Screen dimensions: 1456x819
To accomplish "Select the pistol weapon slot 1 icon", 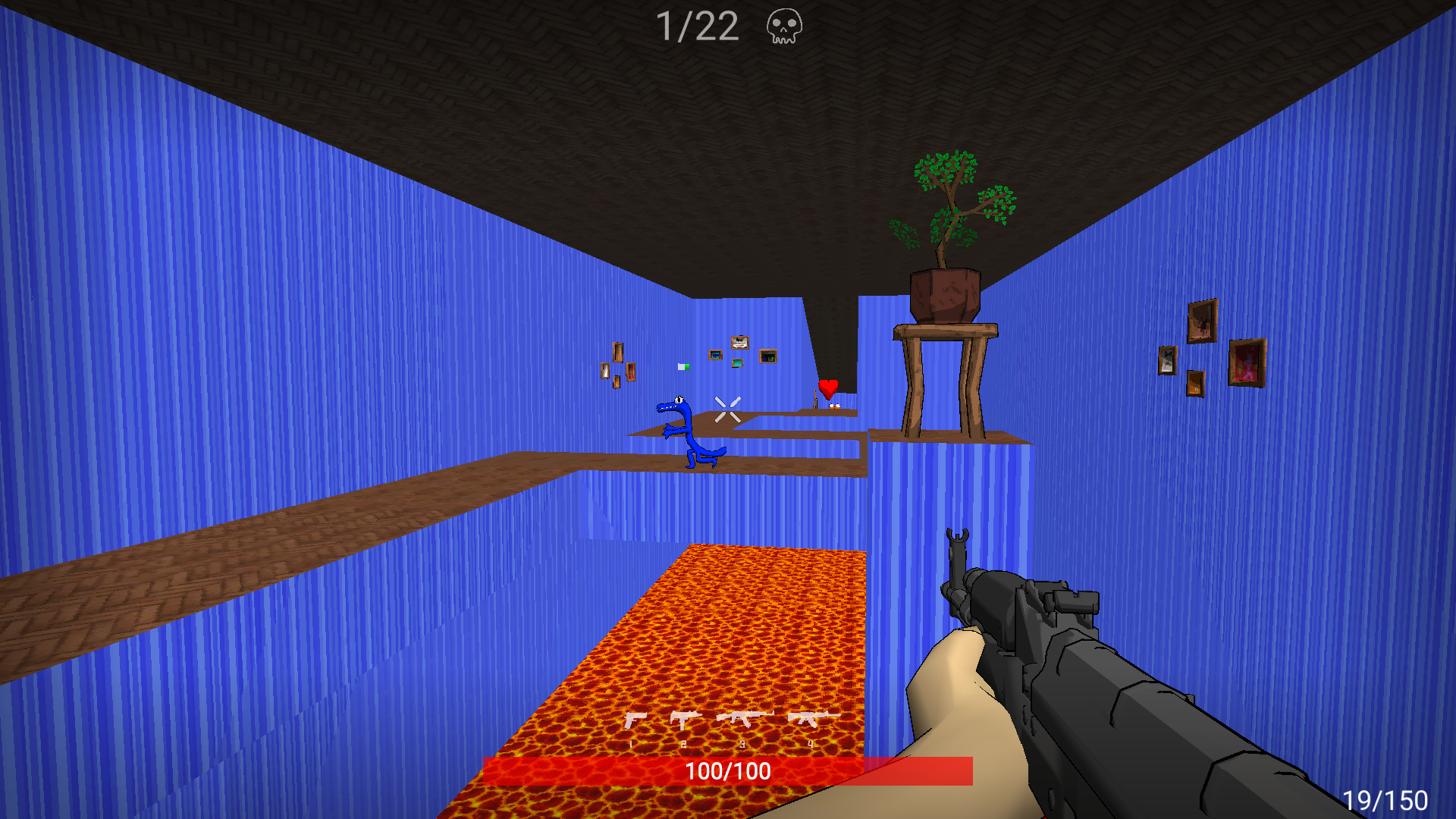I will point(635,718).
